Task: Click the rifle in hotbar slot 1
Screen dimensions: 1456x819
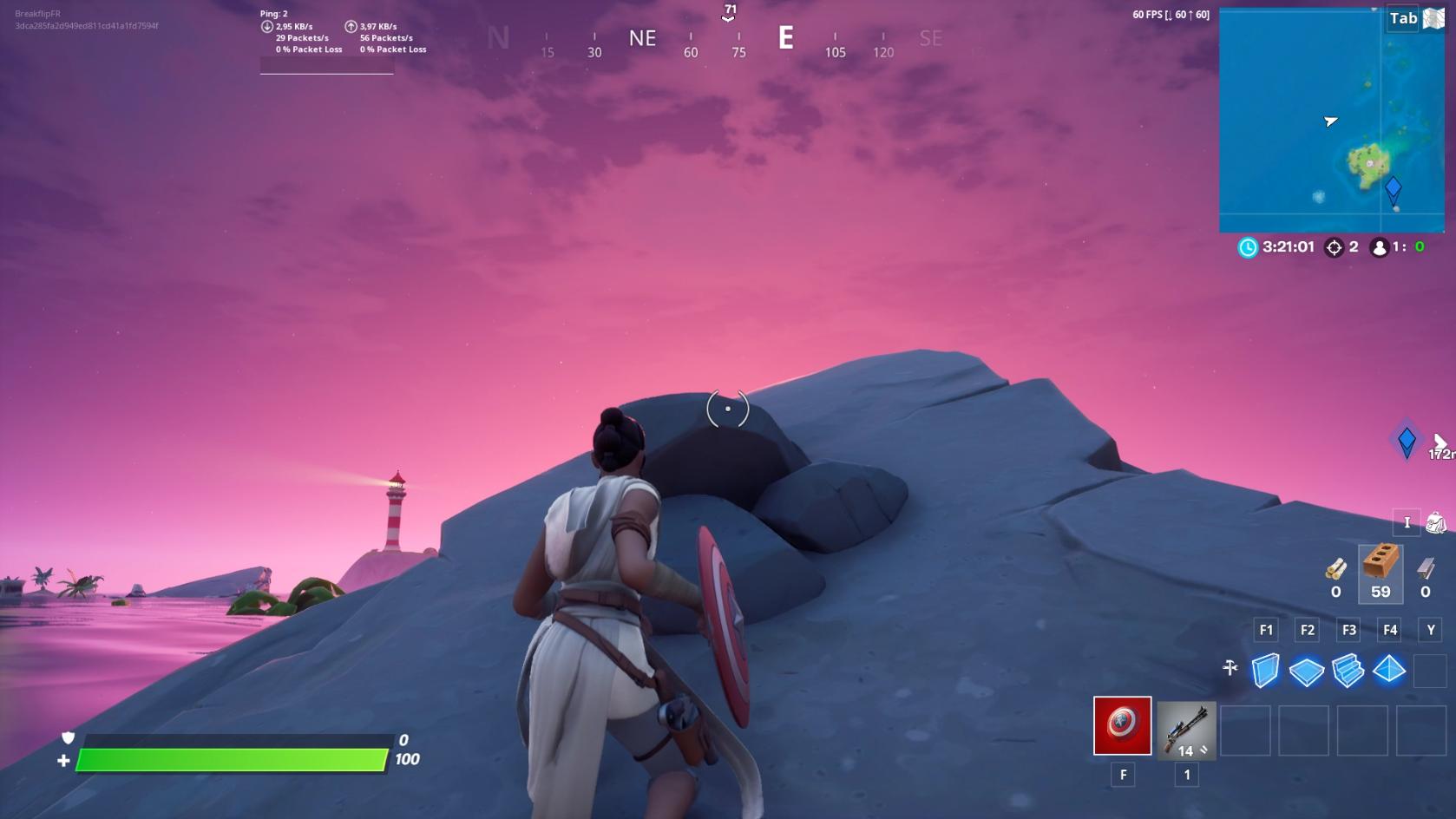Action: (1186, 729)
